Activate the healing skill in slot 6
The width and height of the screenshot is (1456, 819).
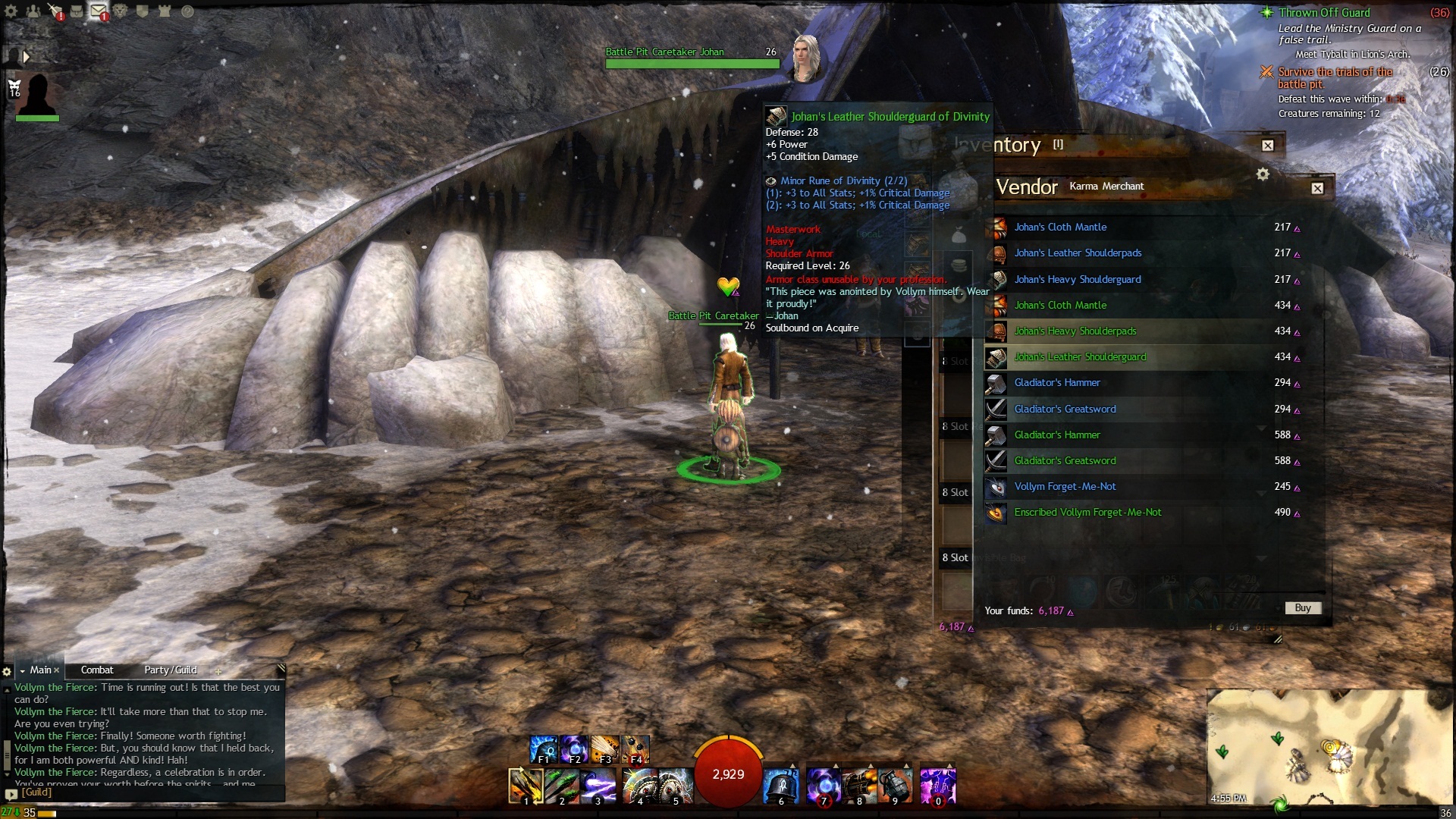(781, 786)
